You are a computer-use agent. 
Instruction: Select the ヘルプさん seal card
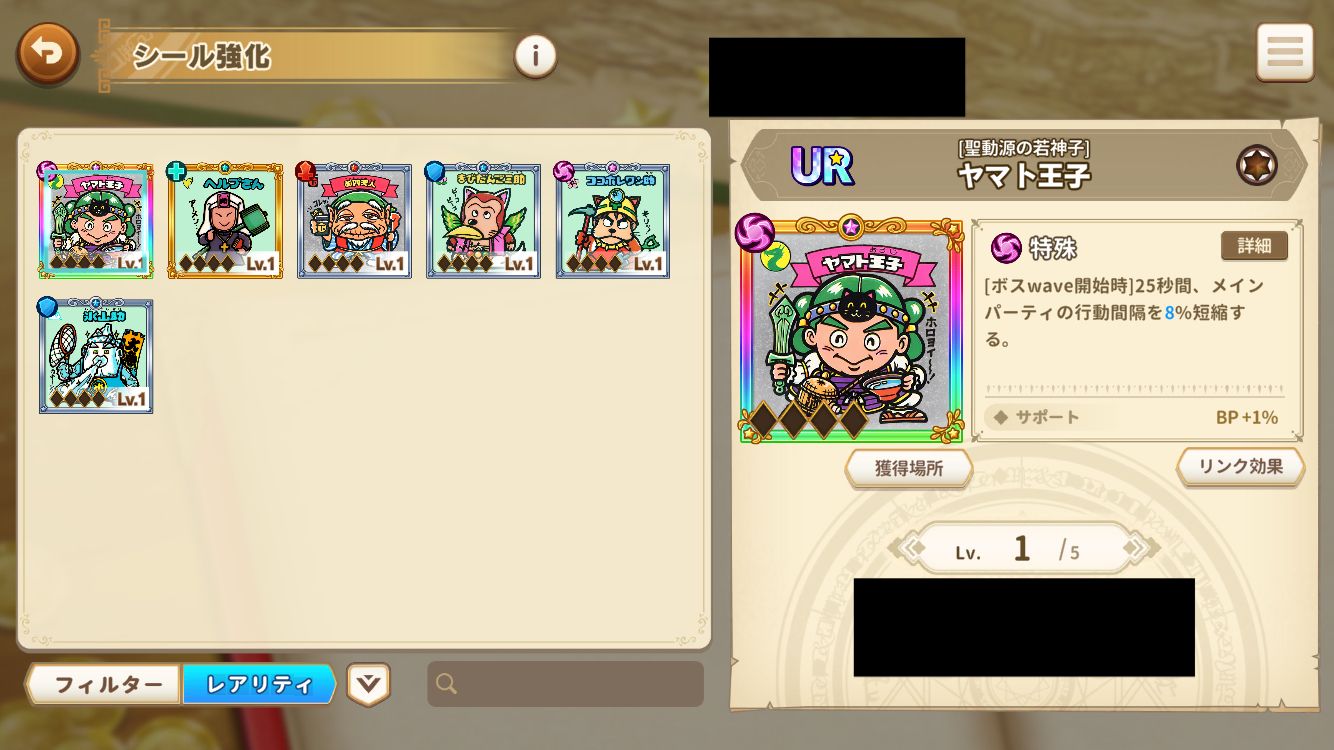pyautogui.click(x=225, y=220)
